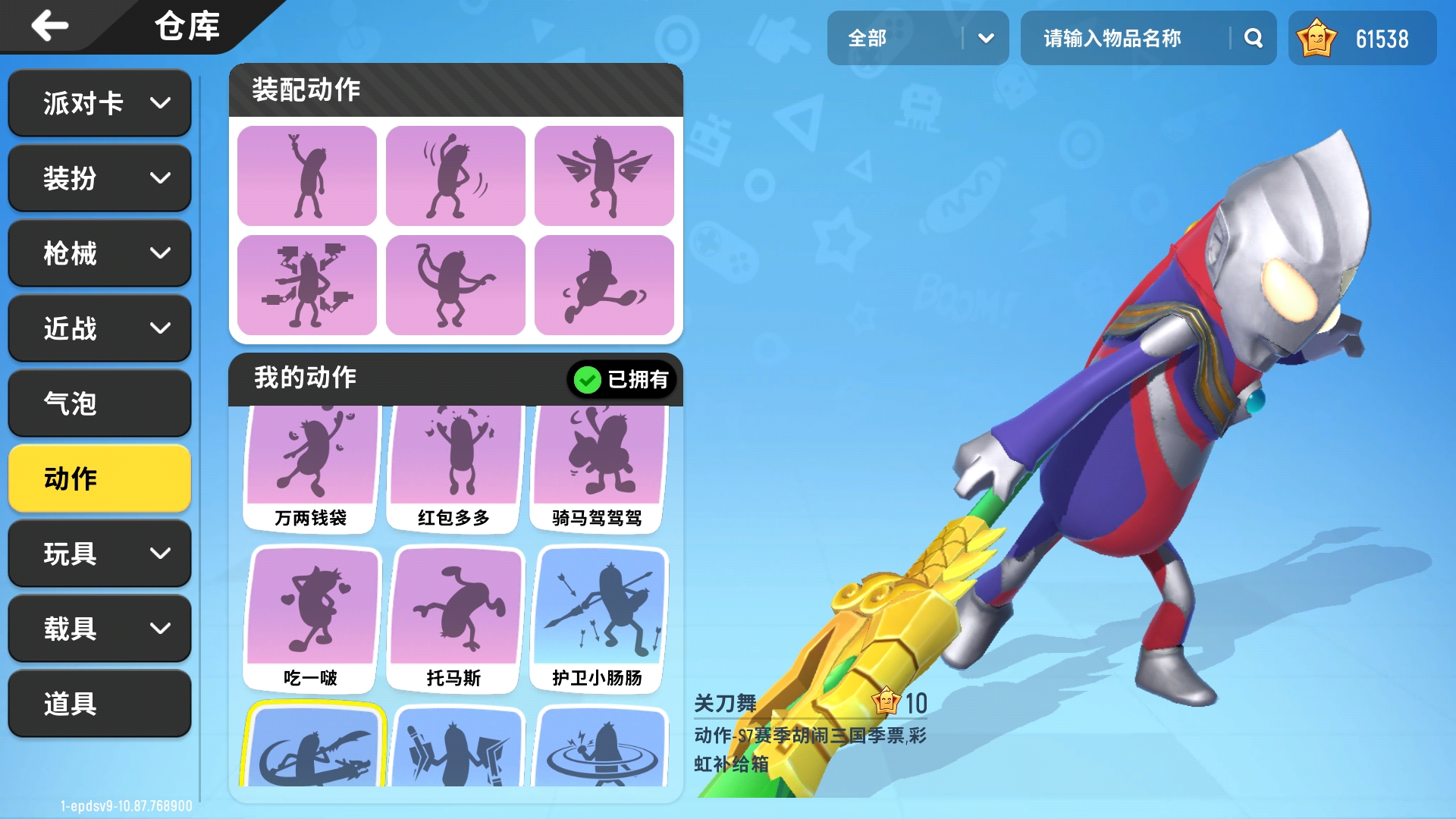The image size is (1456, 819).
Task: Switch to the 动作 sidebar tab
Action: coord(99,479)
